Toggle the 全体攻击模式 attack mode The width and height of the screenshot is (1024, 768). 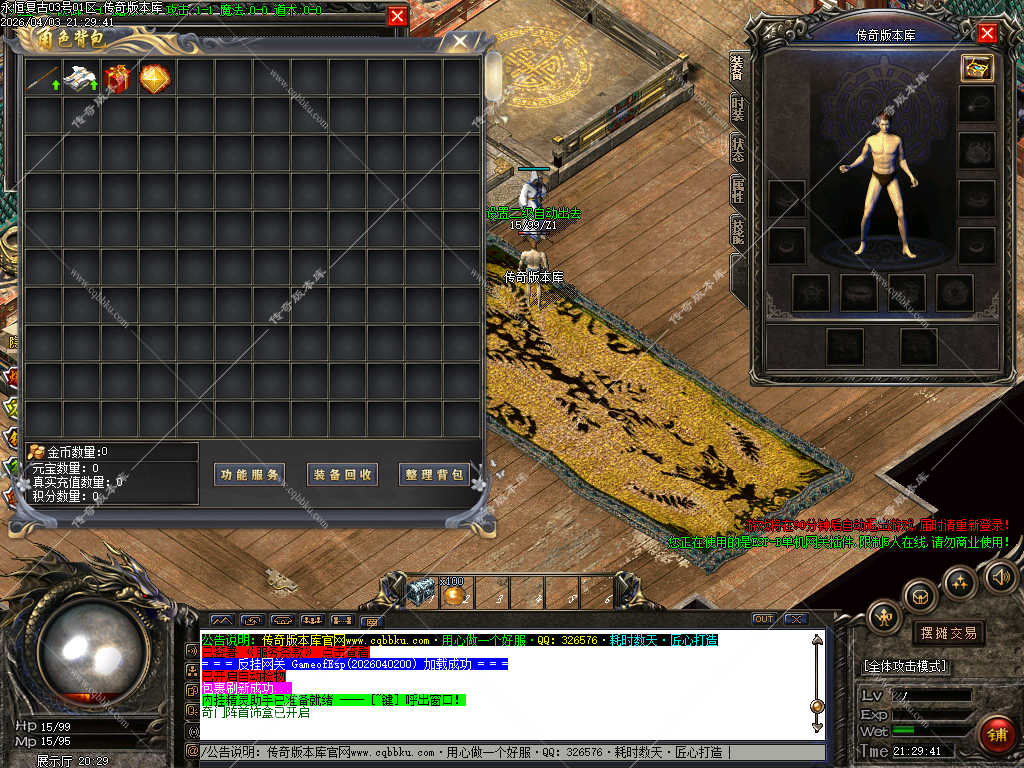(906, 666)
